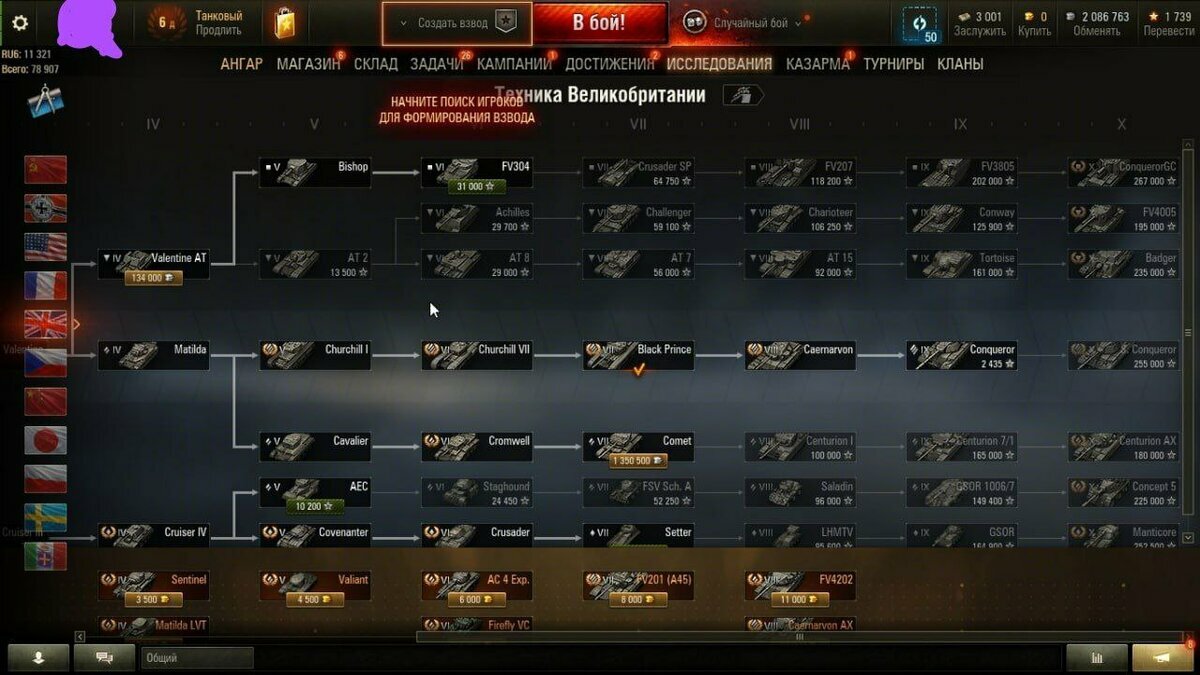Open the МАГАЗИН tab
Screen dimensions: 1200x675
click(x=308, y=64)
